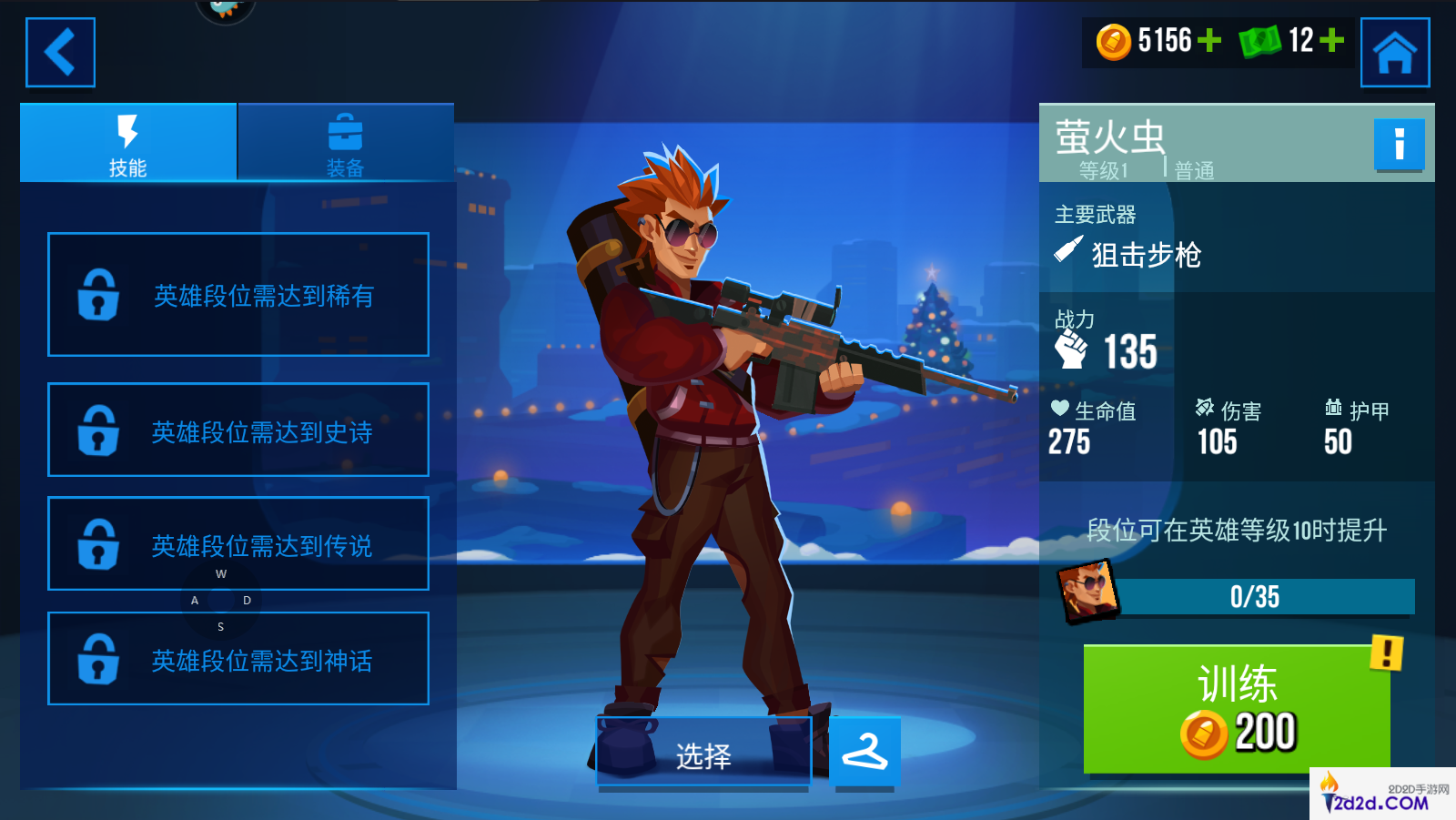Switch to the 技能 tab
Viewport: 1456px width, 820px height.
pyautogui.click(x=128, y=144)
